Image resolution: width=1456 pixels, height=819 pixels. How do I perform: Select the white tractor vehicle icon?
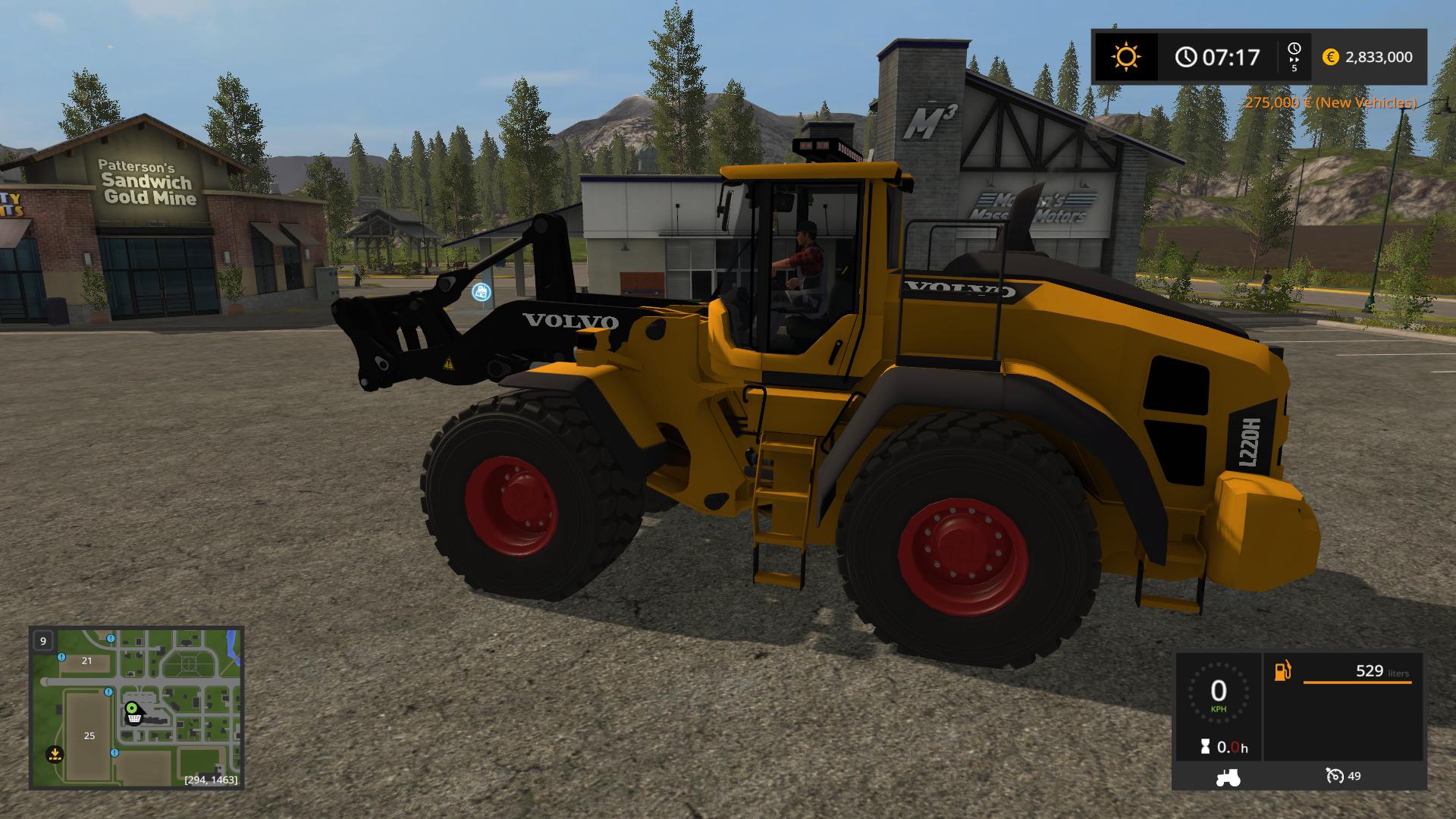point(1228,777)
